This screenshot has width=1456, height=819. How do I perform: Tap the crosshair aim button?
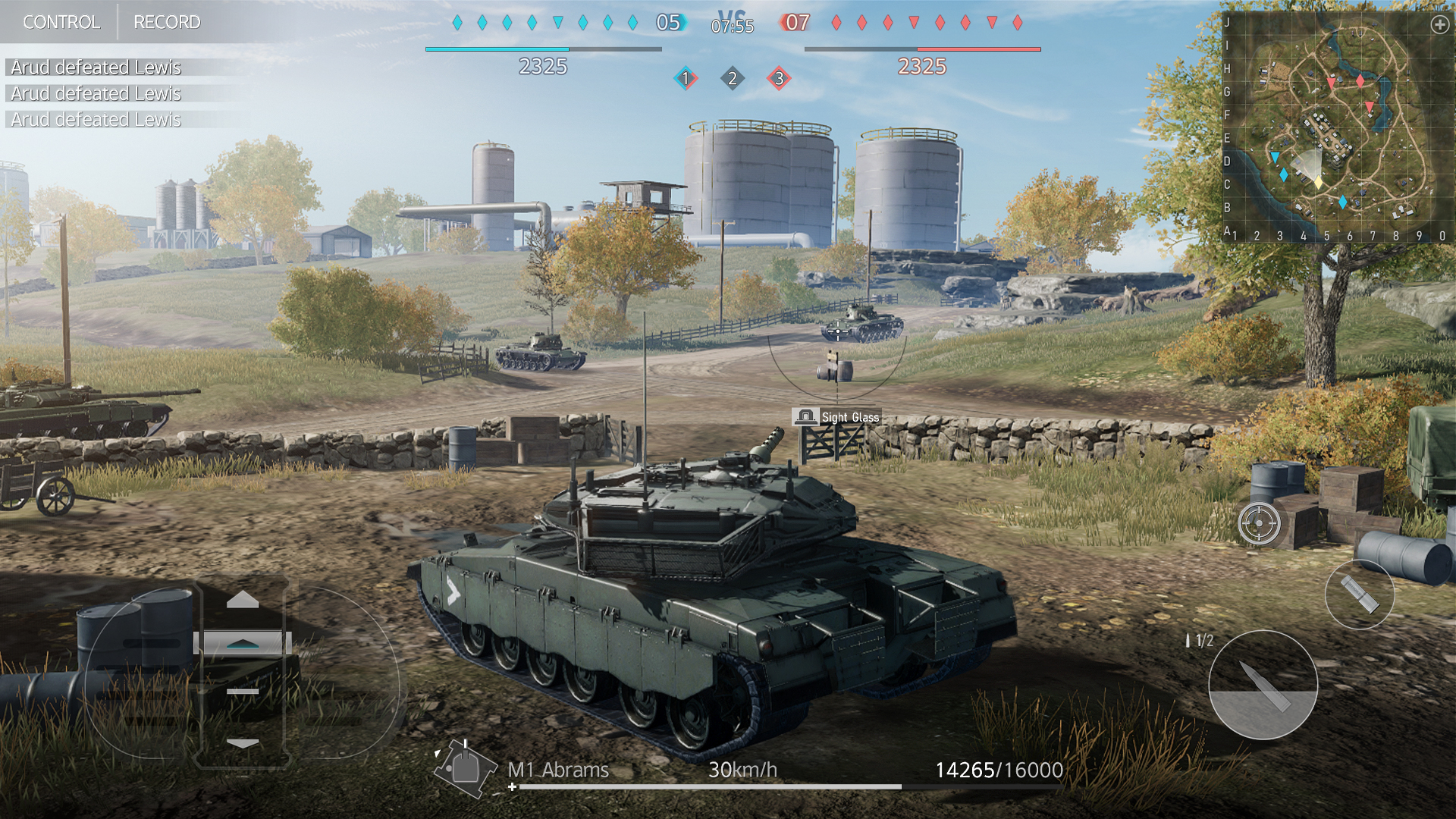(1259, 523)
